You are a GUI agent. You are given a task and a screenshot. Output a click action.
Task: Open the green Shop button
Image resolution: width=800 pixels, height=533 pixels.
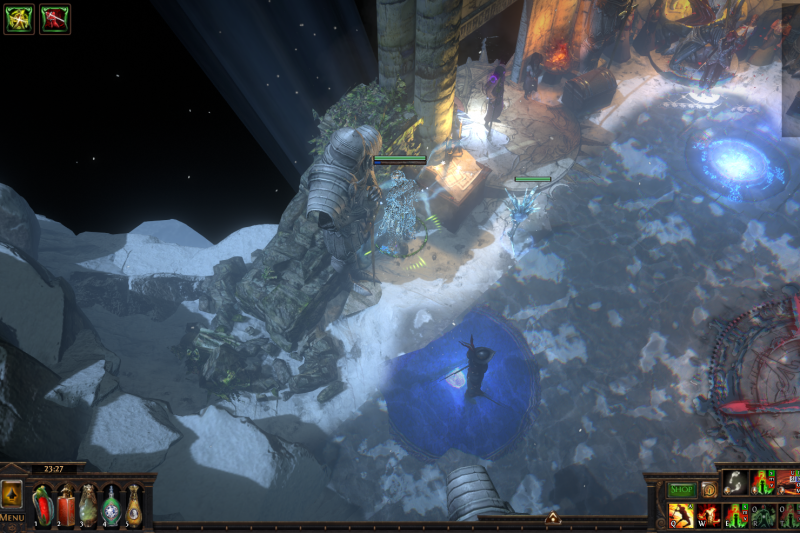[681, 490]
